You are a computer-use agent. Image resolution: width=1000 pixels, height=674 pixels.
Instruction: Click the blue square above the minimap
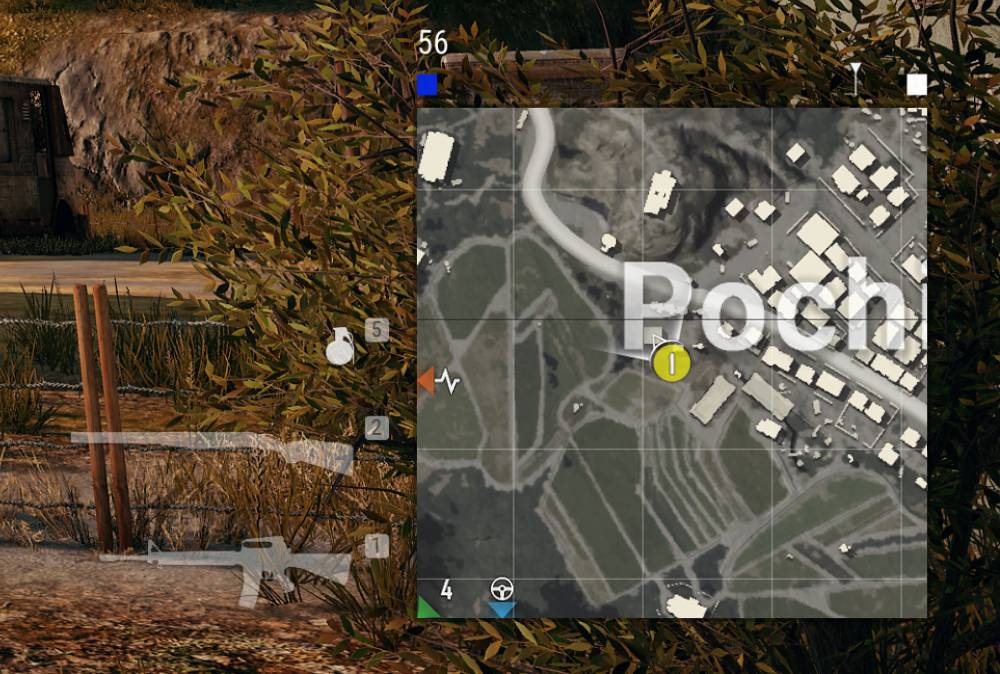(x=427, y=85)
